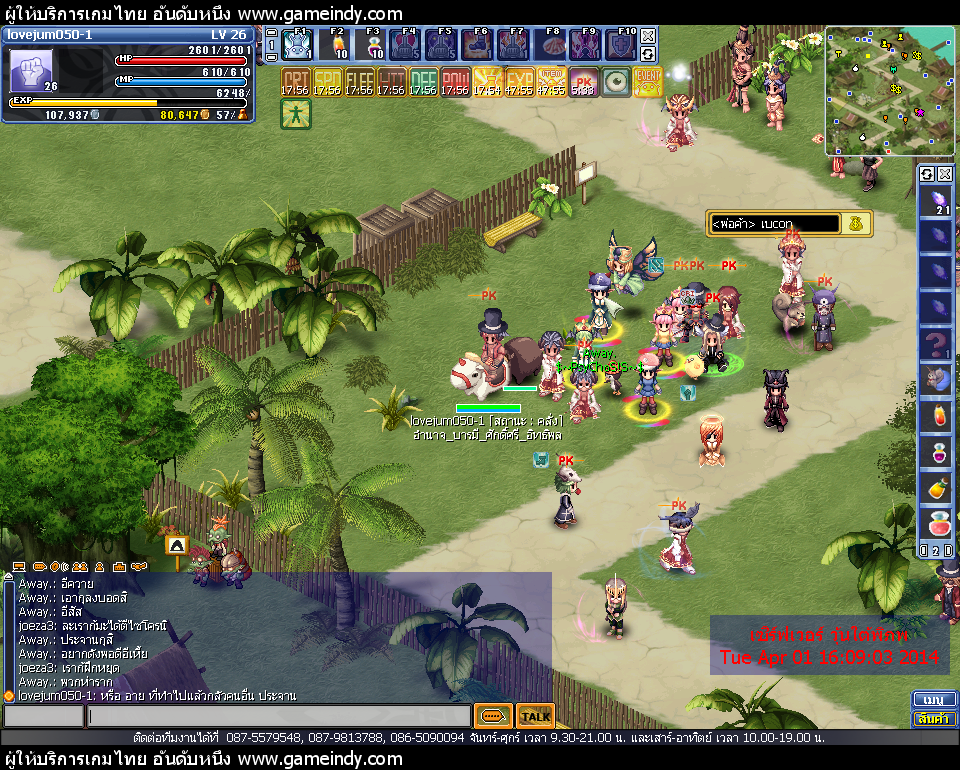Open the yellow EVENT icon

pyautogui.click(x=648, y=82)
